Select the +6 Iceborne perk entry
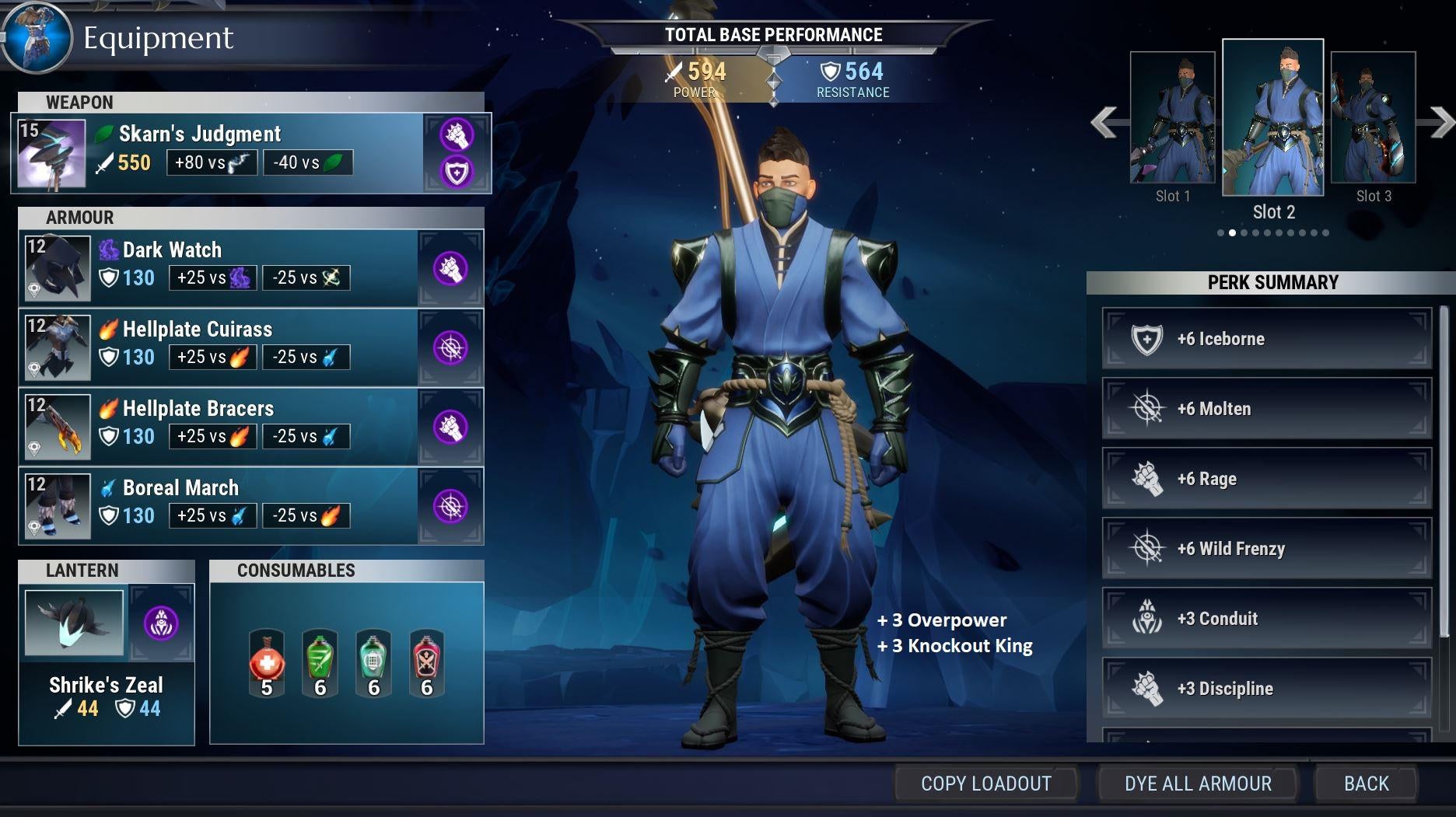The width and height of the screenshot is (1456, 817). (1266, 339)
